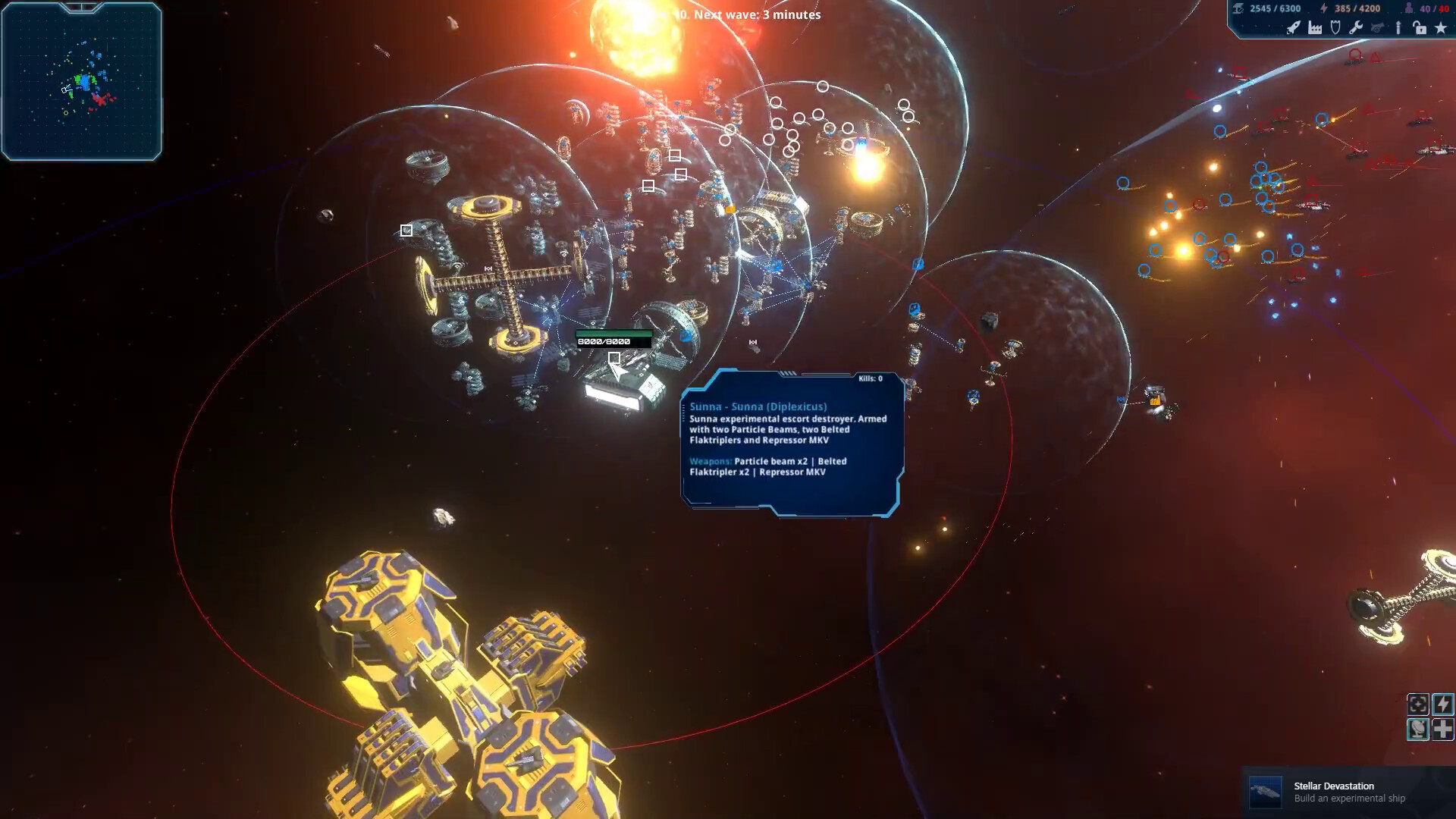Toggle the unlock padlock icon
Viewport: 1456px width, 819px height.
click(1420, 27)
